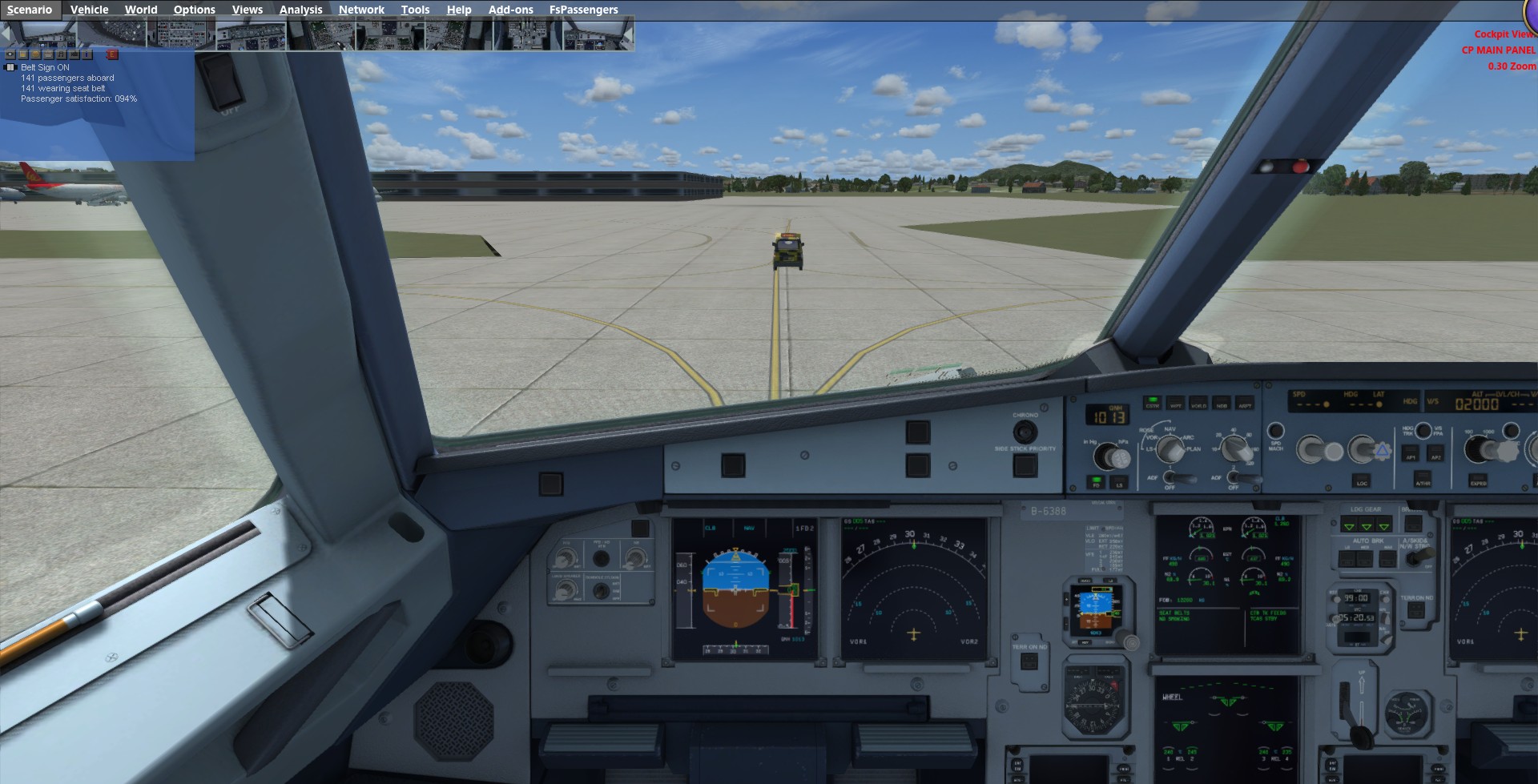The image size is (1538, 784).
Task: Toggle the FD flight director button
Action: click(x=1096, y=482)
